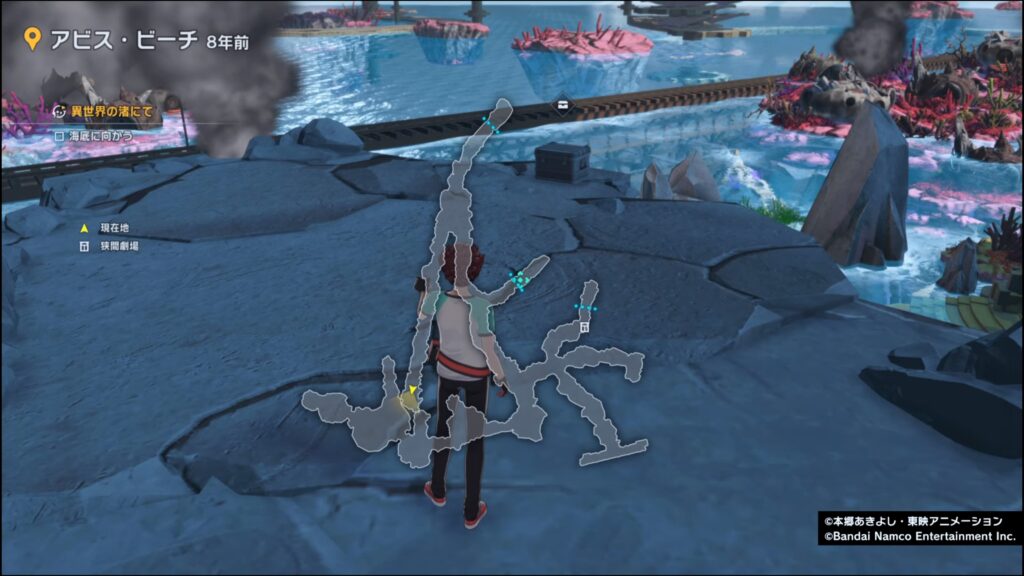
Task: Click the yellow current-position arrow on the map
Action: click(x=412, y=390)
